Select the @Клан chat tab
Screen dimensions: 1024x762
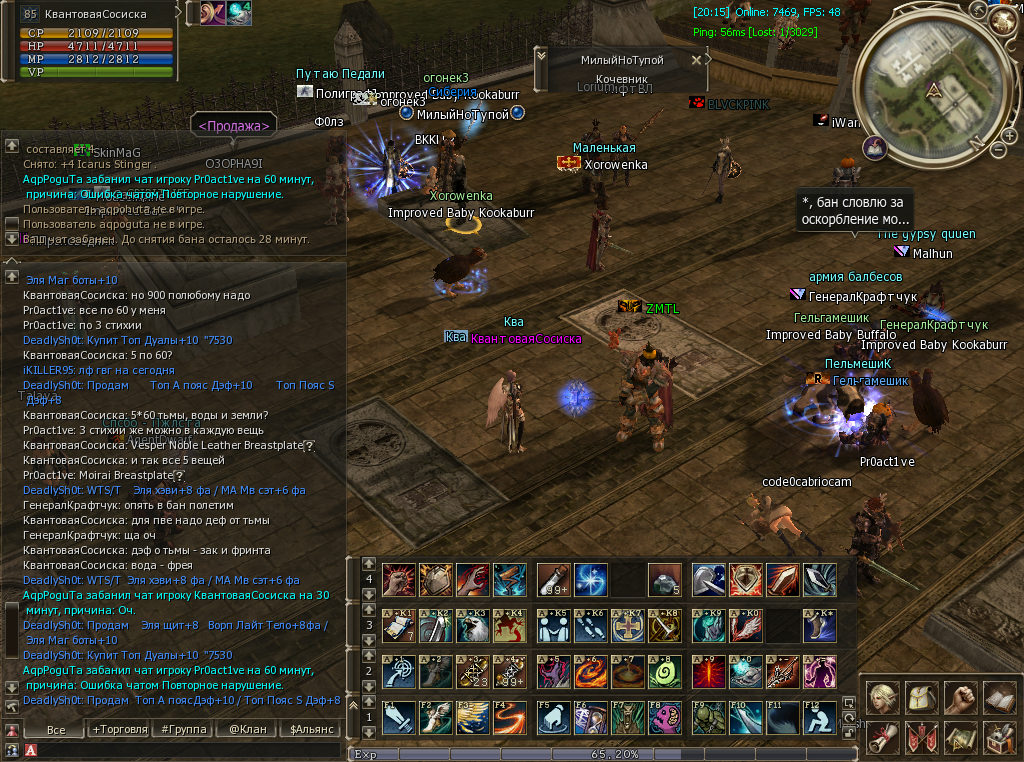(246, 730)
